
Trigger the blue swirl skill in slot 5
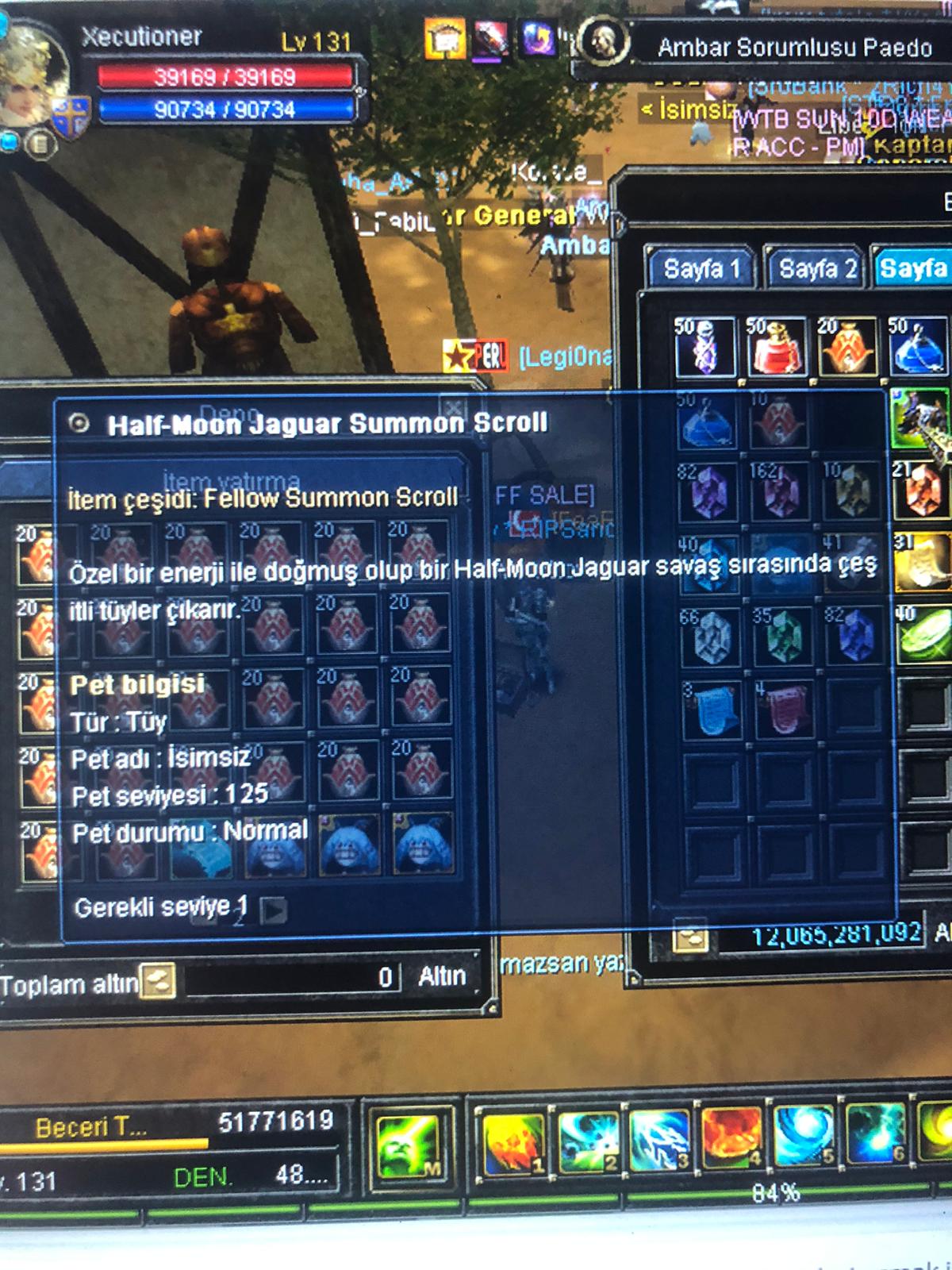(802, 1136)
